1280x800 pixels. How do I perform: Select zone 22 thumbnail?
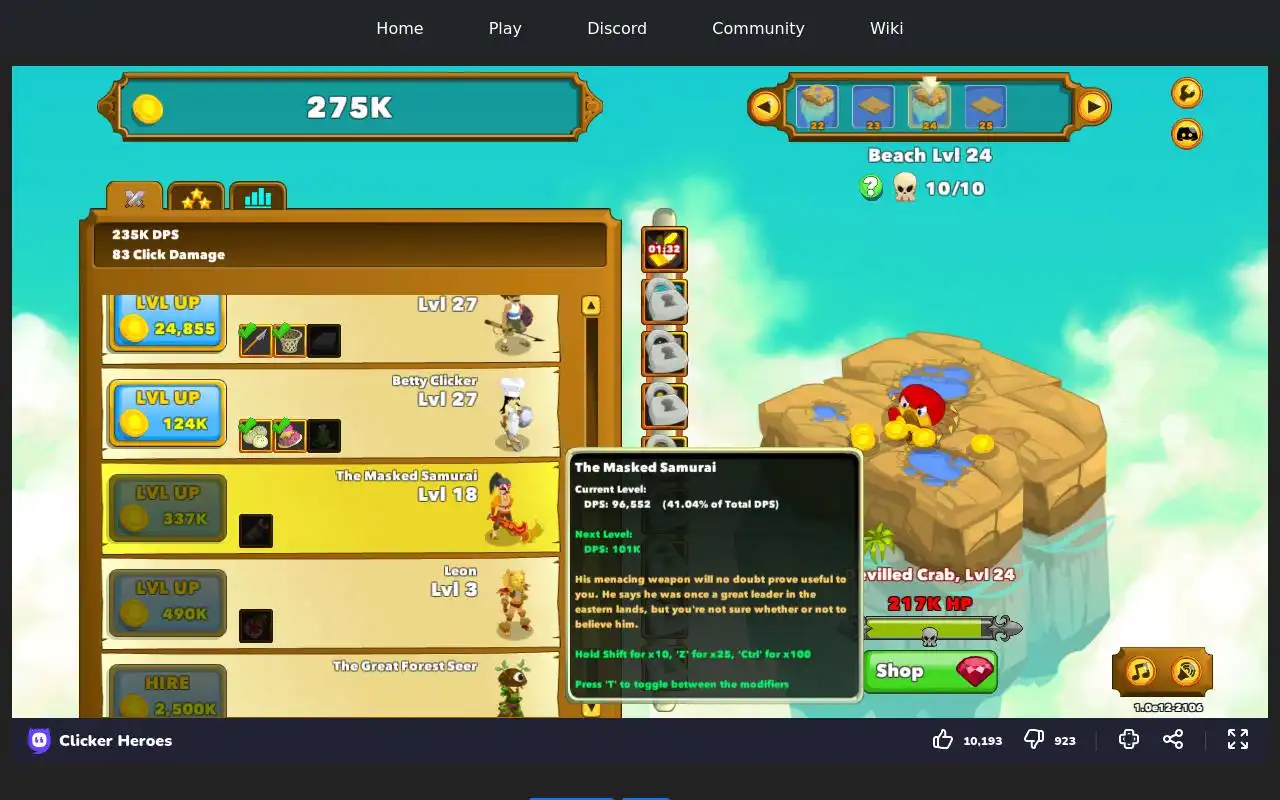[817, 107]
